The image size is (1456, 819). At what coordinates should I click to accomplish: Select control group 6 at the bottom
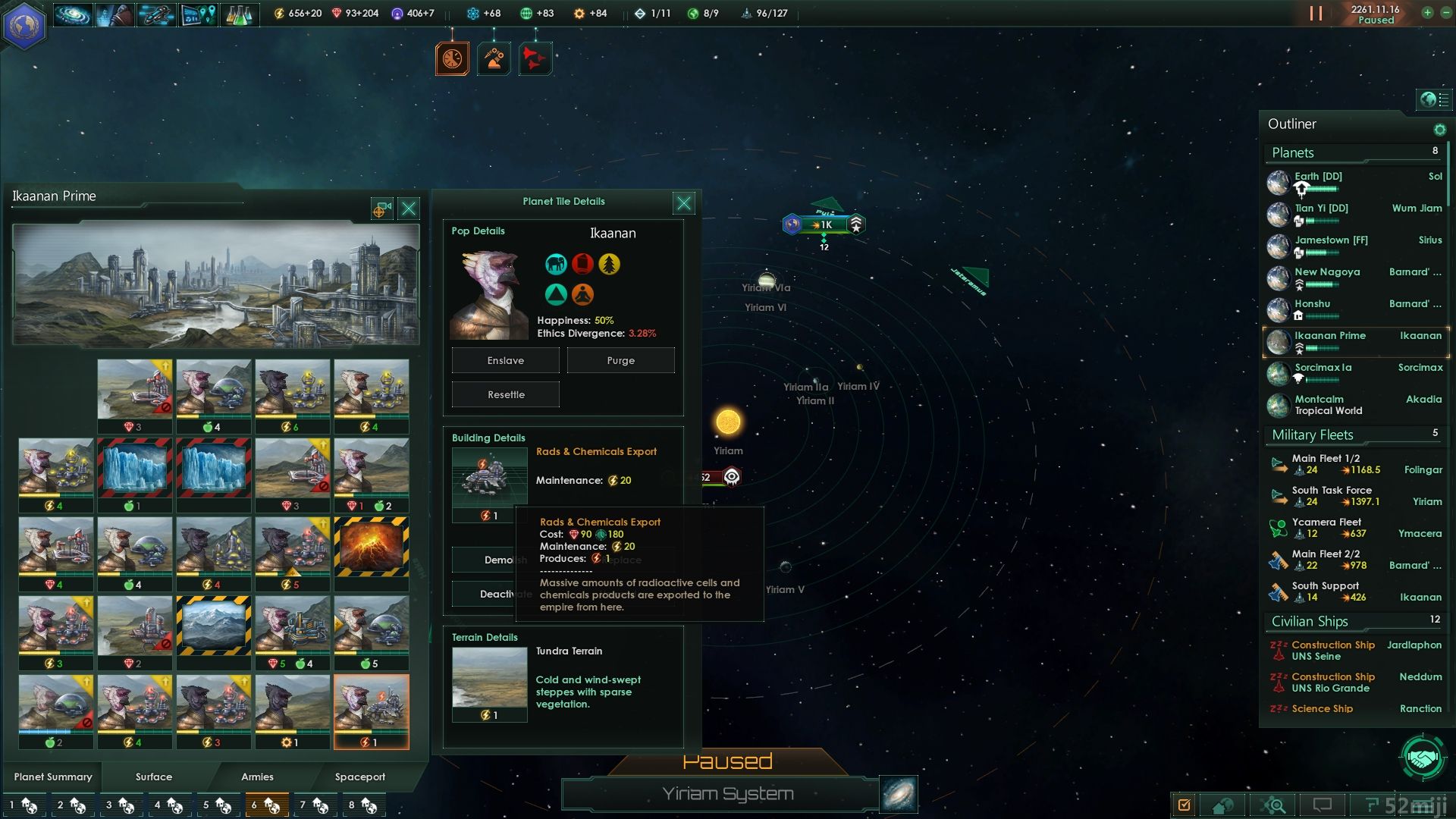pos(266,805)
